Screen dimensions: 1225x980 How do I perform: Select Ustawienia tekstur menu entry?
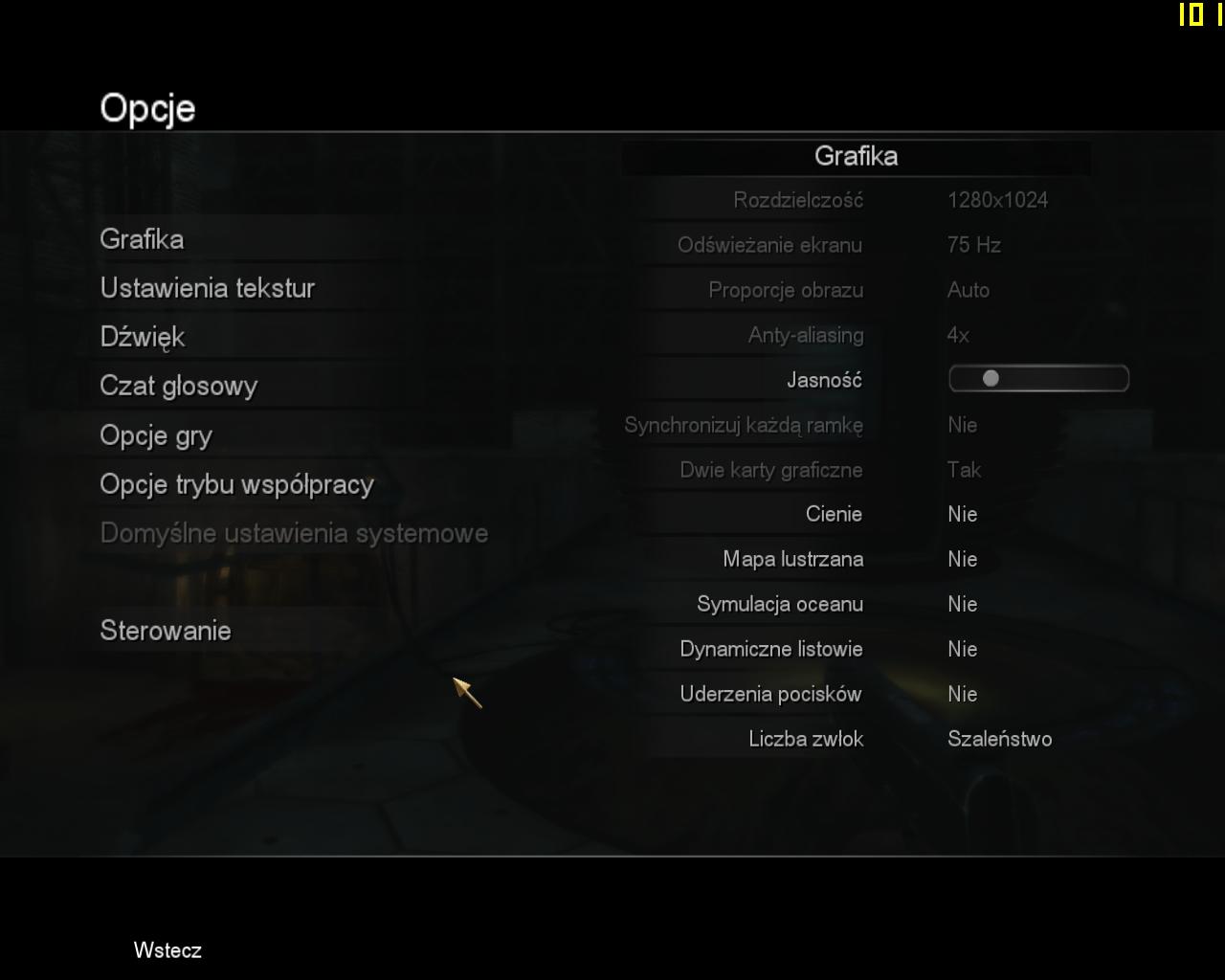[208, 288]
